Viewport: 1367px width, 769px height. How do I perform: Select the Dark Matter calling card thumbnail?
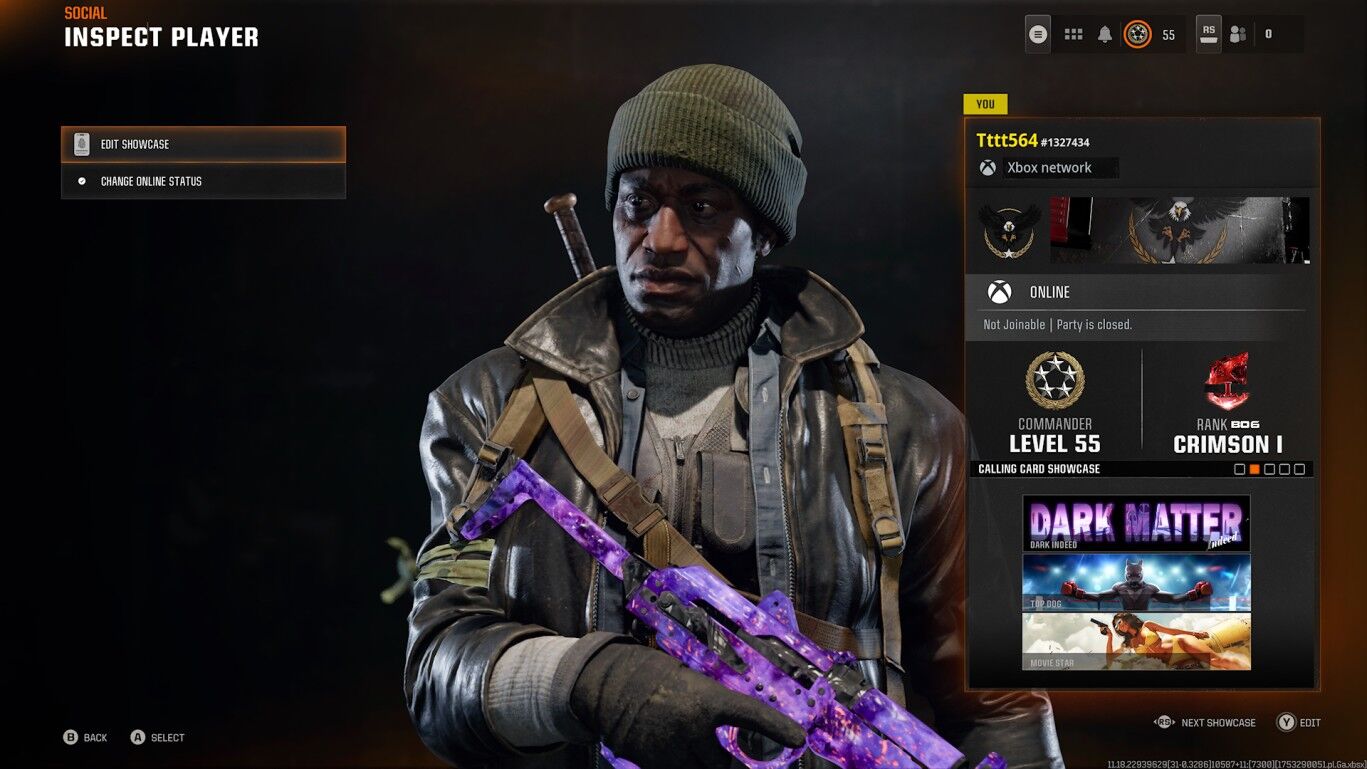[x=1136, y=522]
